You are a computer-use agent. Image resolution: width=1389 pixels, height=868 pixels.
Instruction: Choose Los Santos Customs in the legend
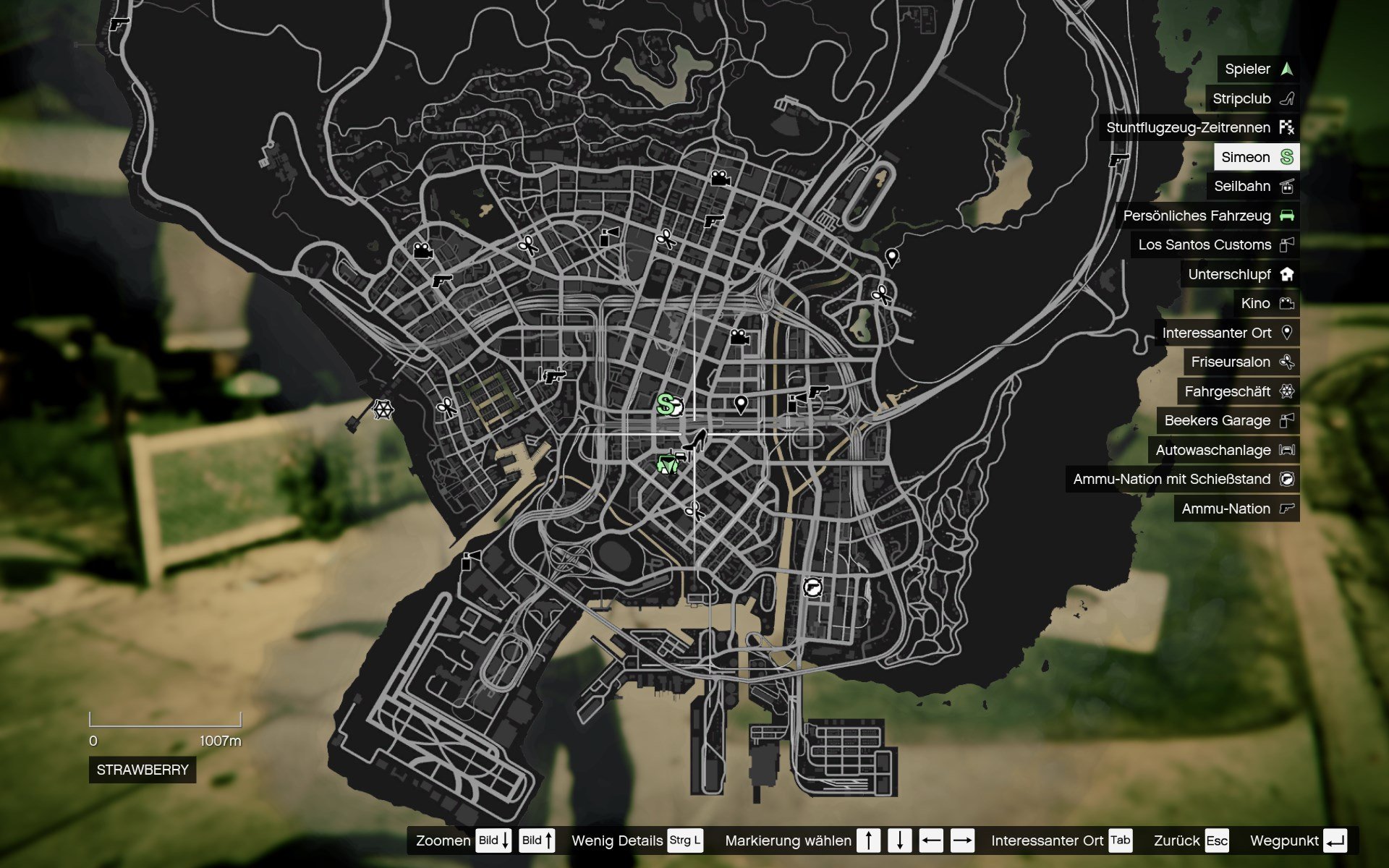pos(1215,245)
